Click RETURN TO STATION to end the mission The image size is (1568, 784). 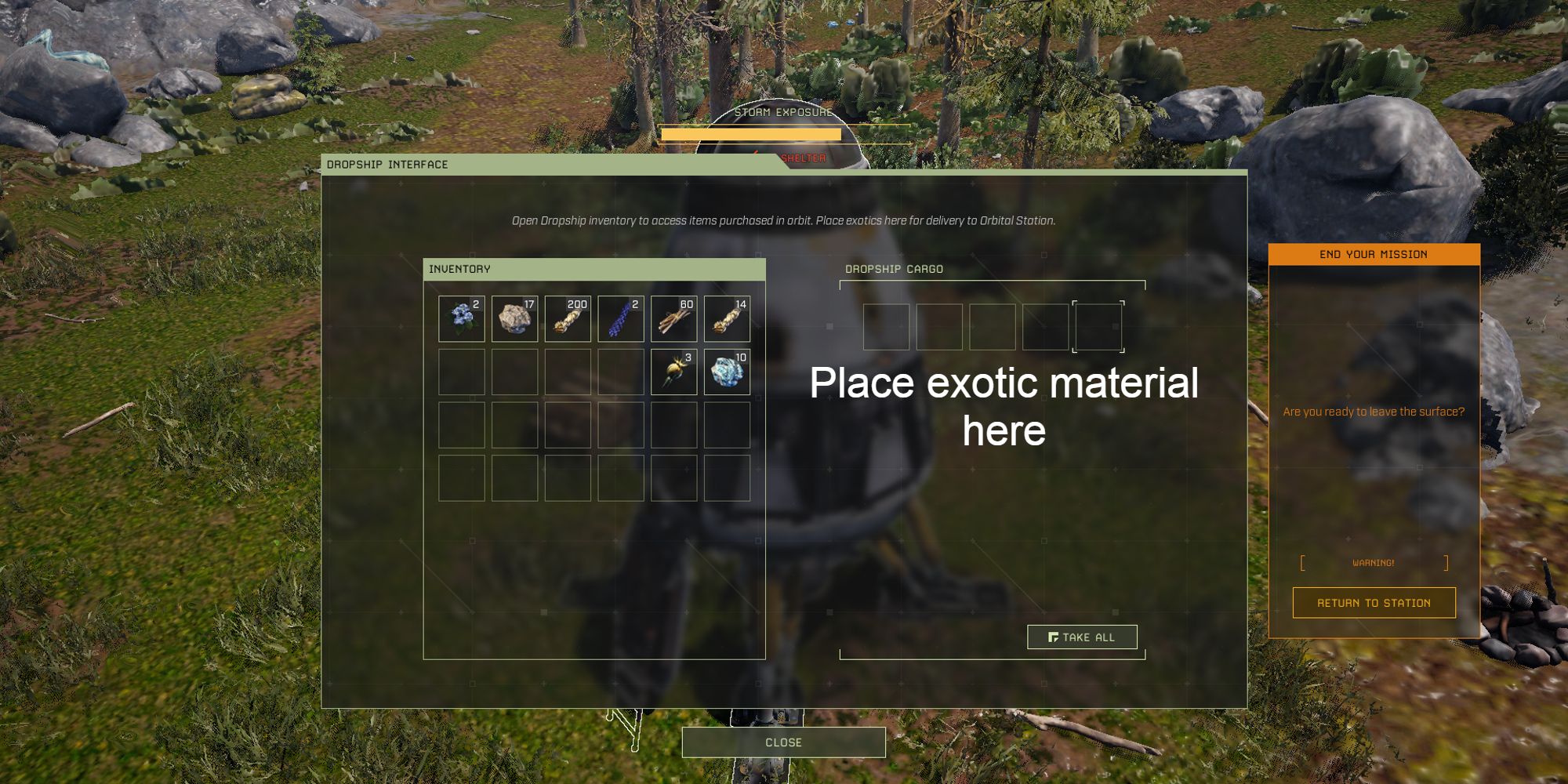click(1374, 602)
